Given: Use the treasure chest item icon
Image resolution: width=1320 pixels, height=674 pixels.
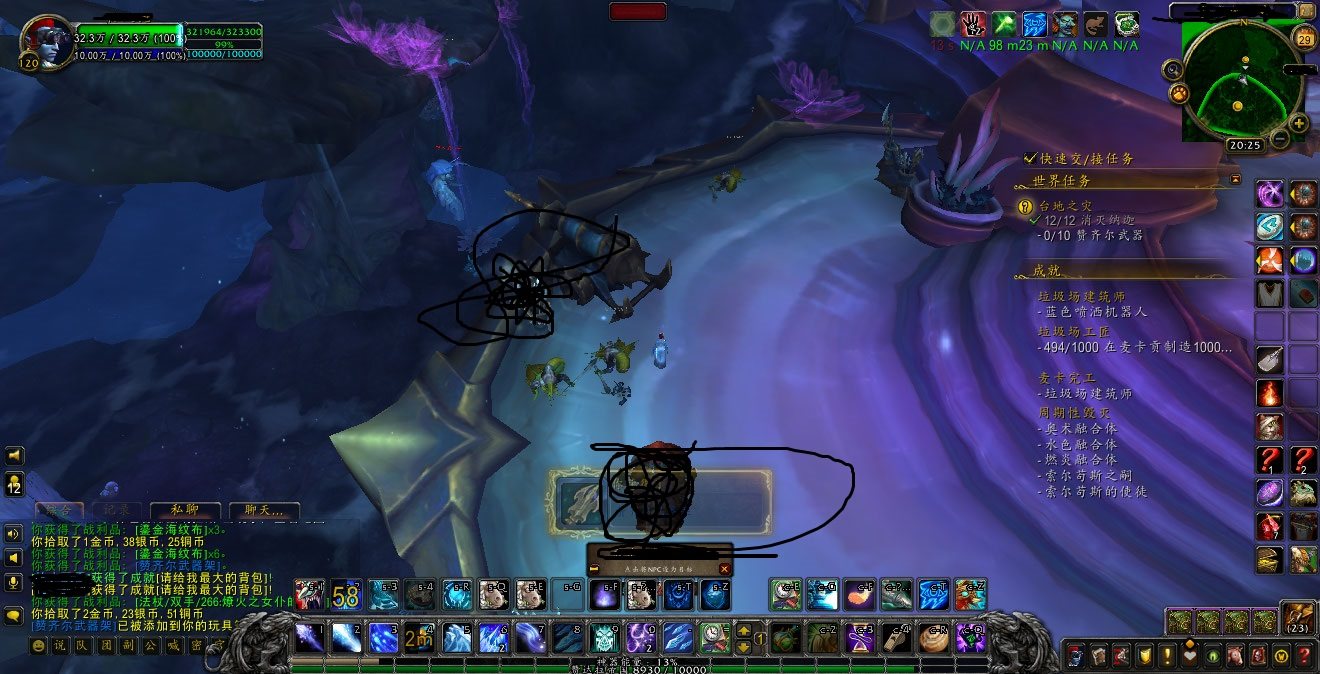Looking at the screenshot, I should [x=1270, y=559].
